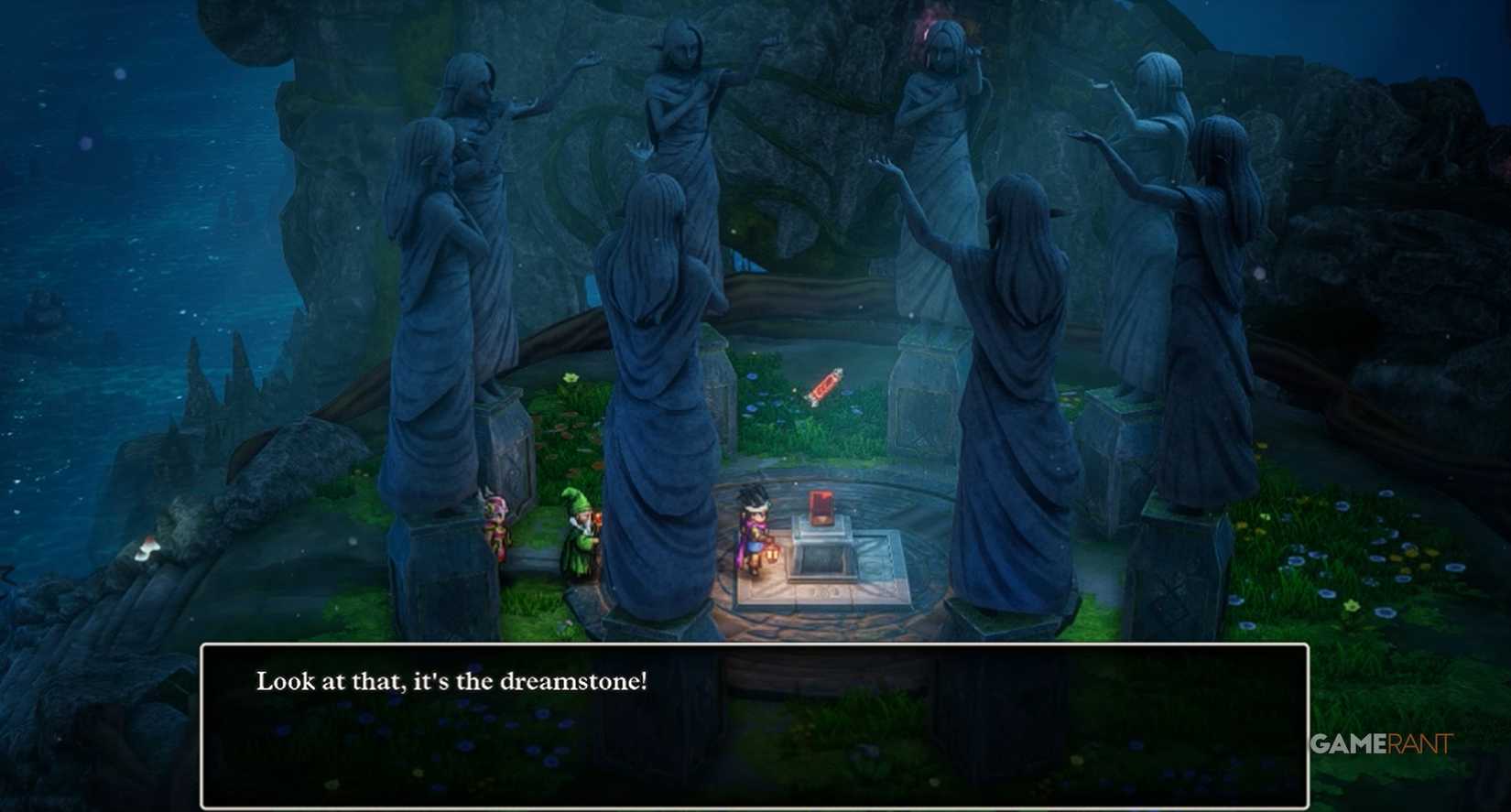Click the dreamstone dialogue text
This screenshot has width=1511, height=812.
point(451,679)
